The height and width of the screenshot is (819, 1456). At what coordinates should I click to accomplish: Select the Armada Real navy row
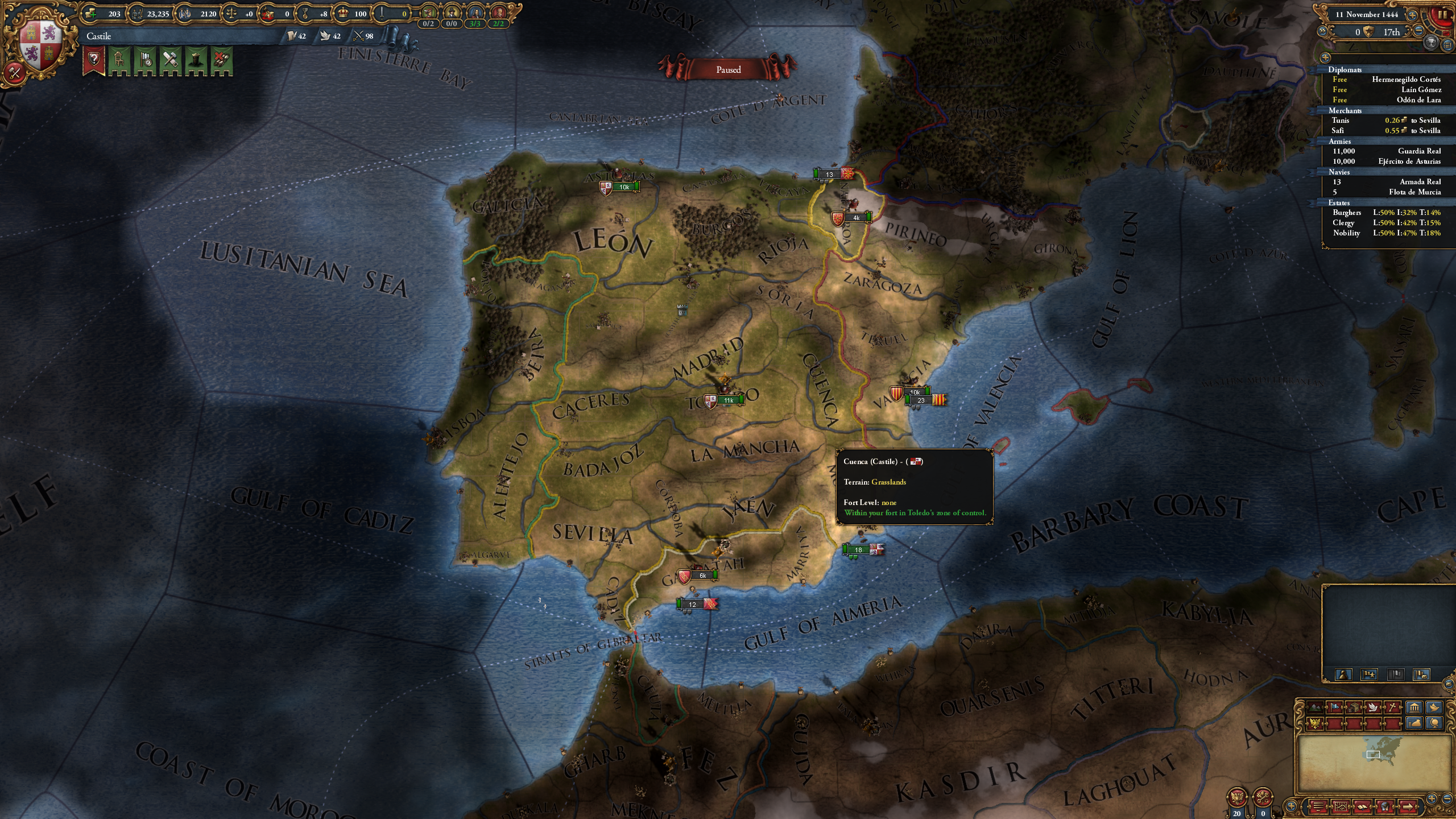point(1387,182)
